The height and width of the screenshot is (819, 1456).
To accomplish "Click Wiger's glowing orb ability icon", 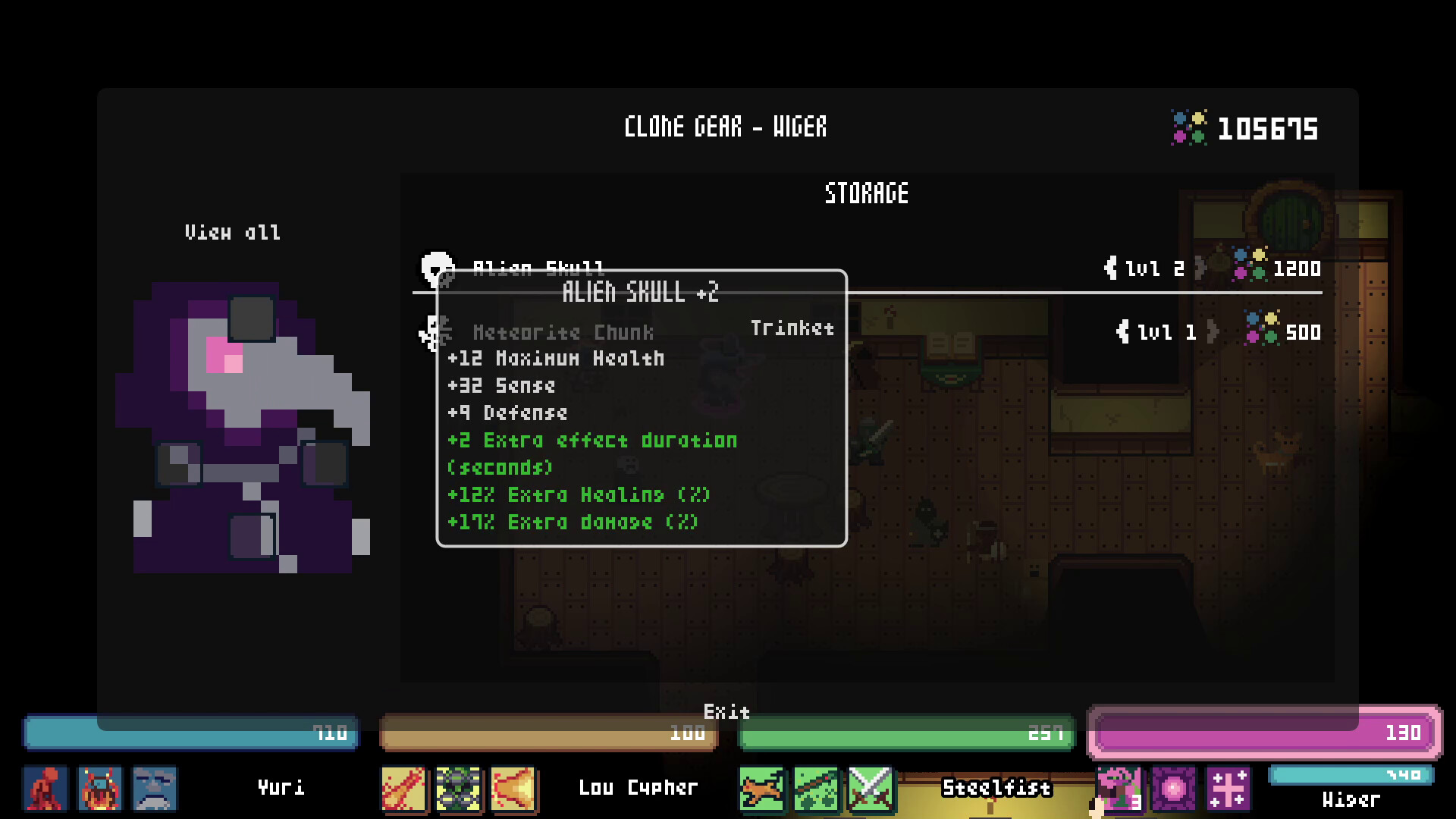I will 1174,790.
